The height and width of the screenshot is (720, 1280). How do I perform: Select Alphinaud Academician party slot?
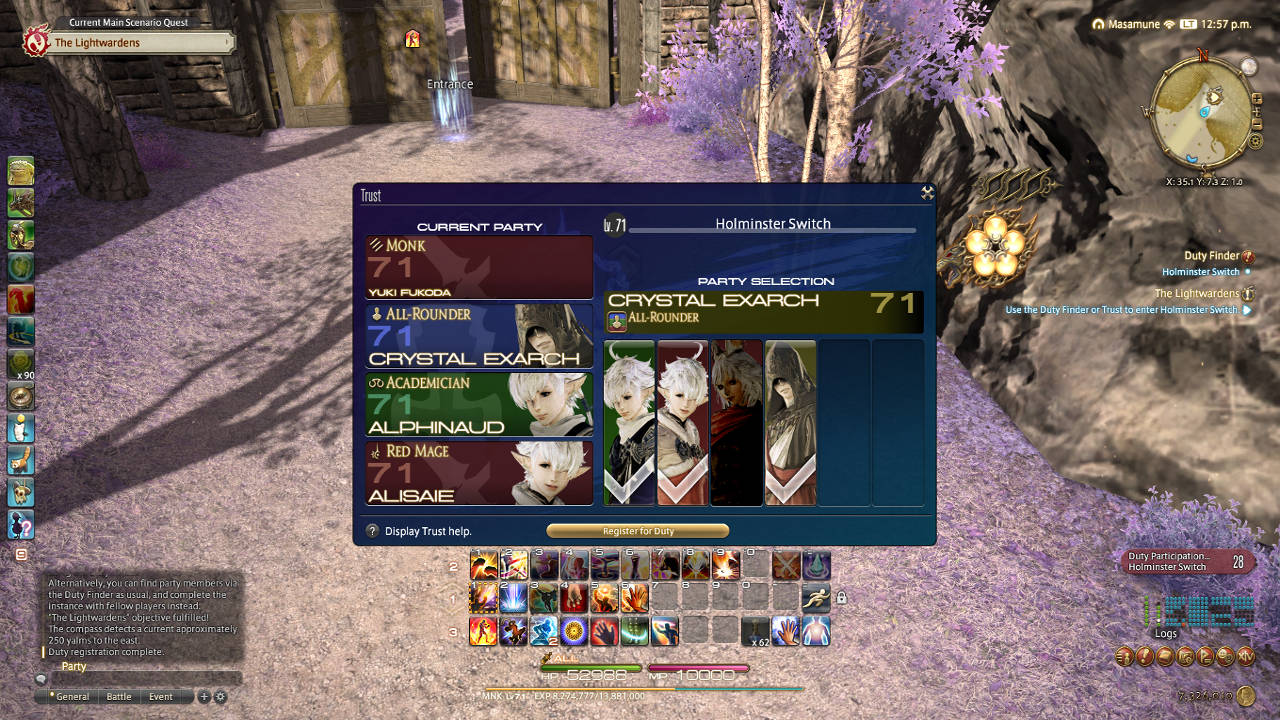coord(479,404)
